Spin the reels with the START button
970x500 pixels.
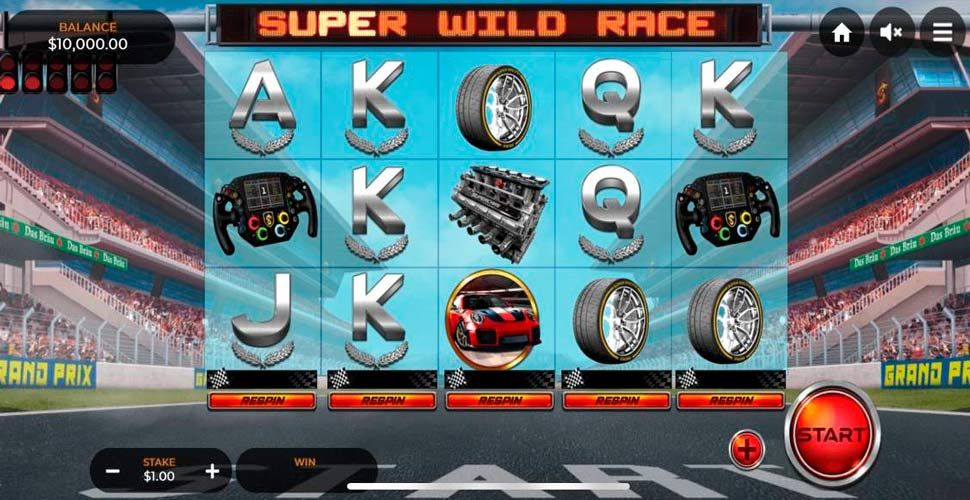(x=831, y=435)
